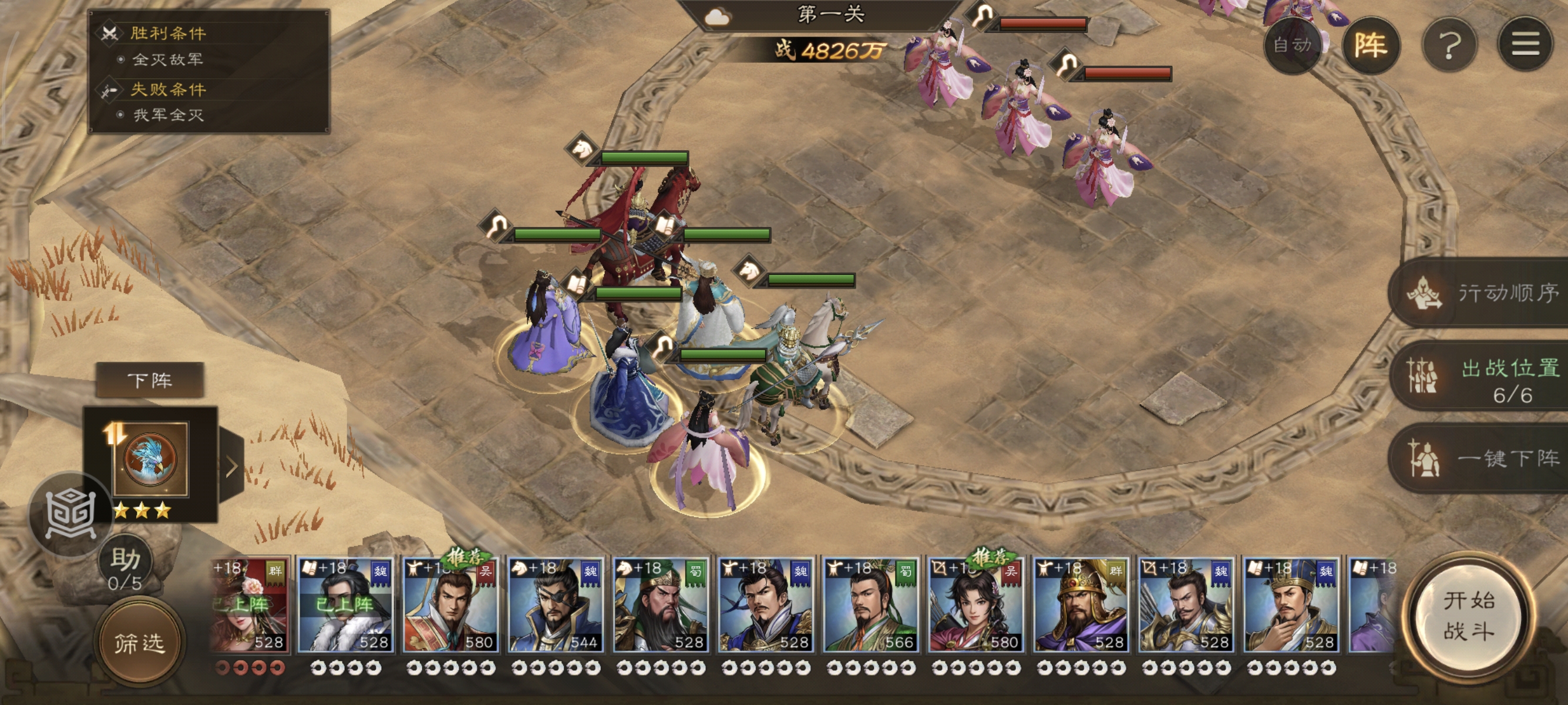Open the maze-pattern icon button
This screenshot has height=705, width=1568.
[x=70, y=514]
